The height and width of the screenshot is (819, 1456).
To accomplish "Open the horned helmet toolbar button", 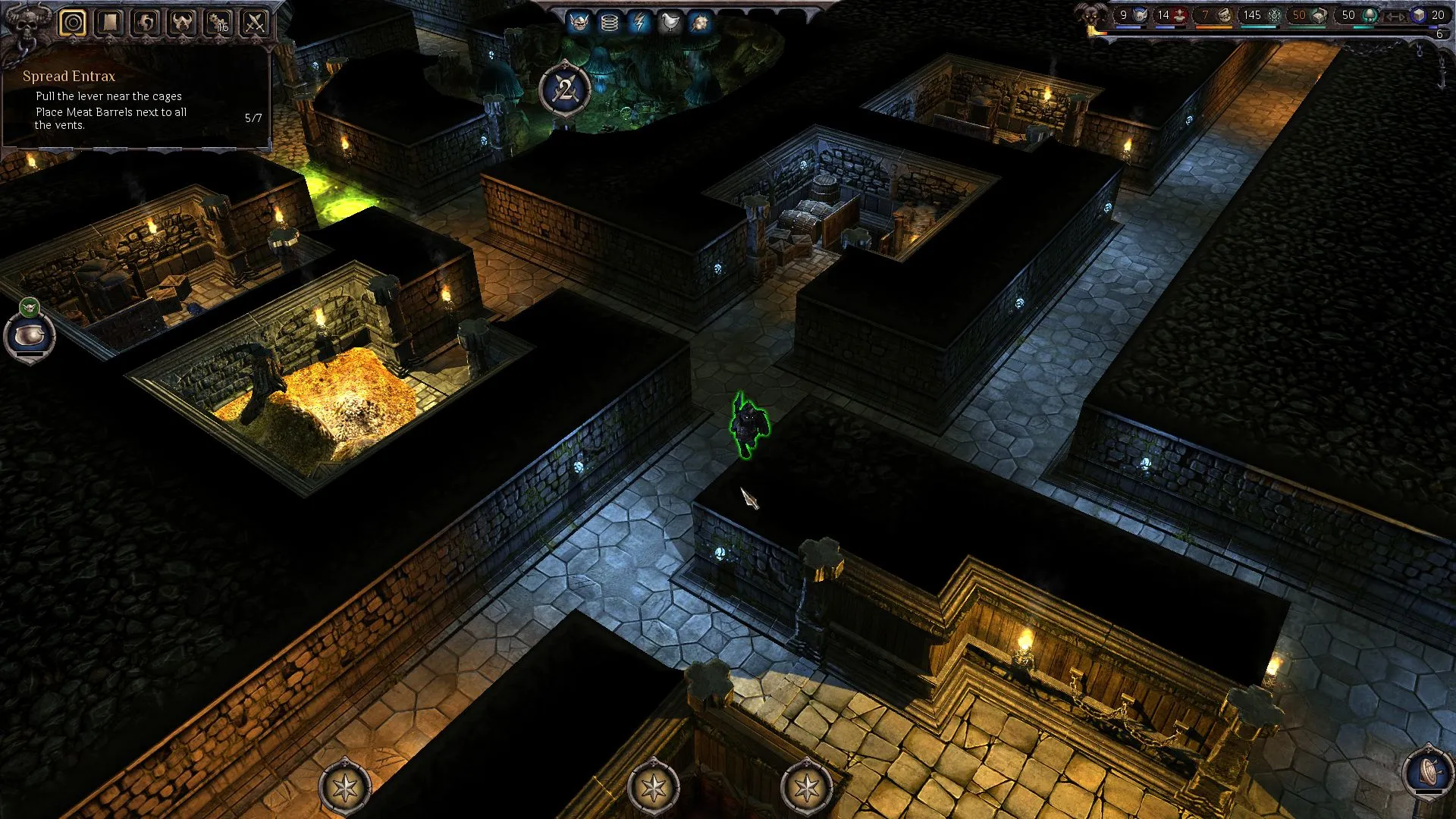I will [x=182, y=23].
